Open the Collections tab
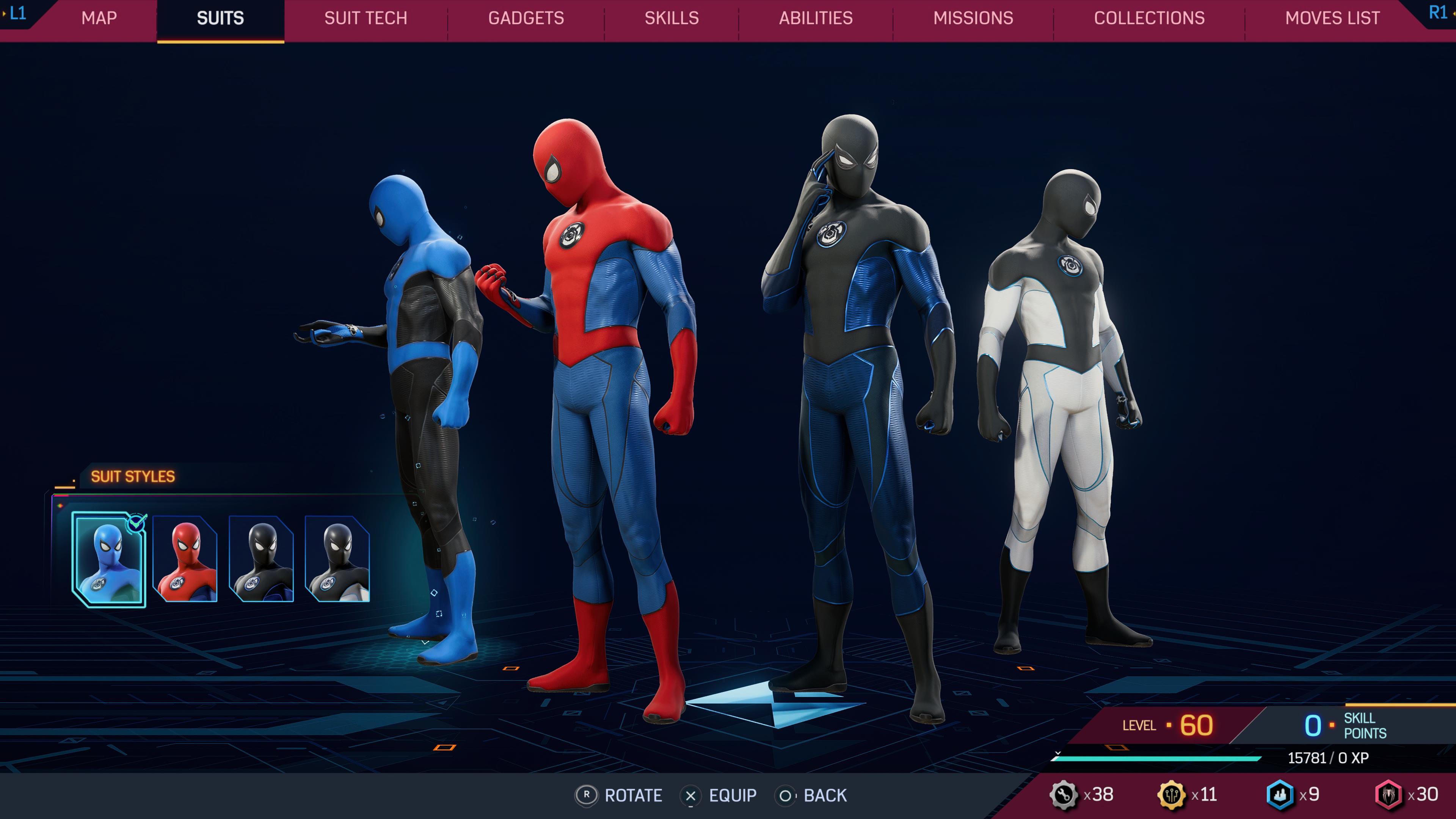1456x819 pixels. [x=1150, y=18]
